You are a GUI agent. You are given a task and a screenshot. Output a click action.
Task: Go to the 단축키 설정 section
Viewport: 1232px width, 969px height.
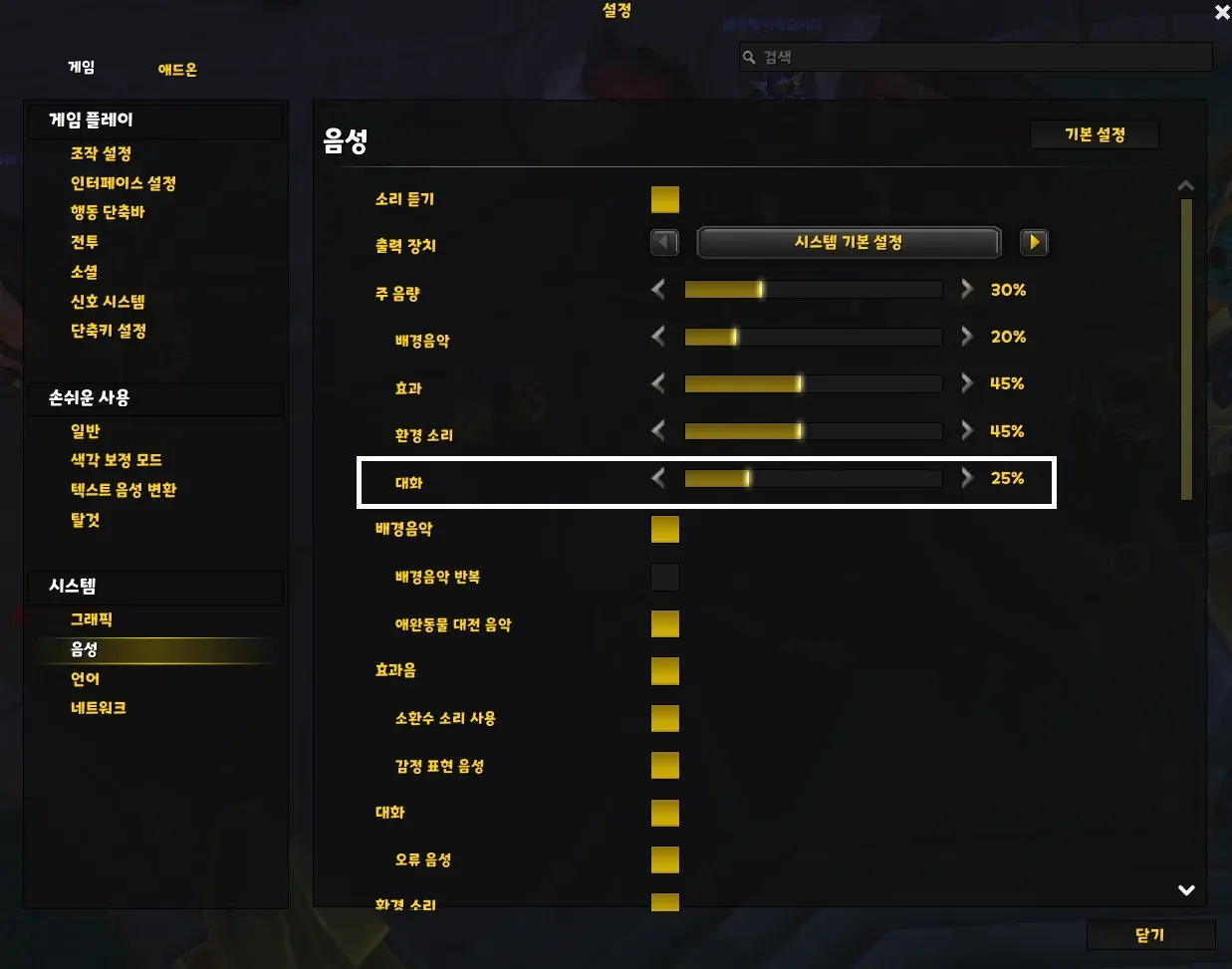pyautogui.click(x=108, y=331)
